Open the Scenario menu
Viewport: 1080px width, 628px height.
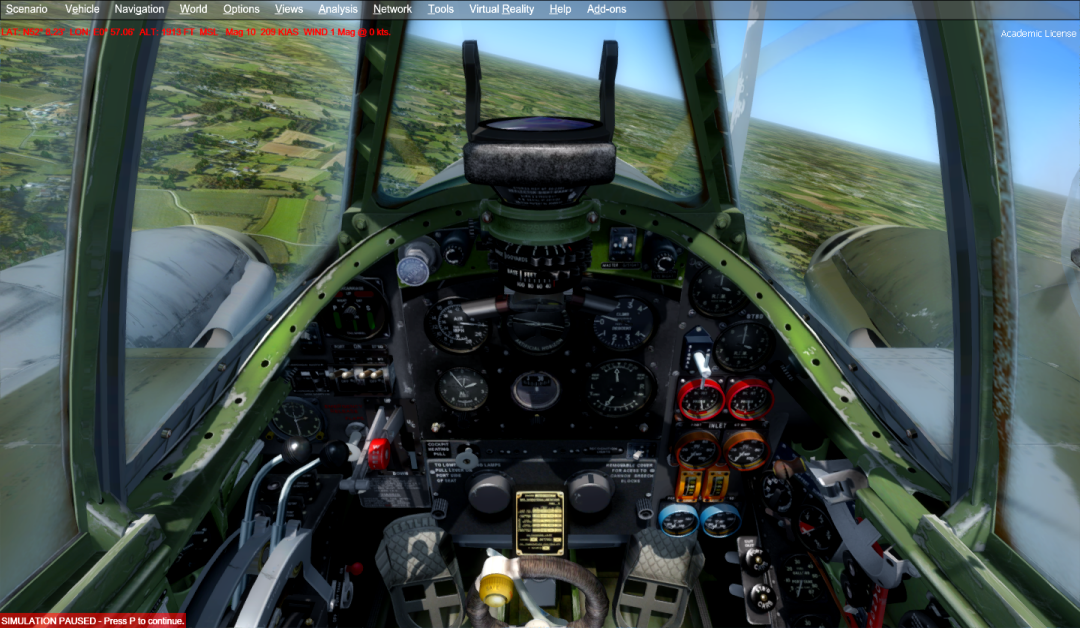coord(26,9)
